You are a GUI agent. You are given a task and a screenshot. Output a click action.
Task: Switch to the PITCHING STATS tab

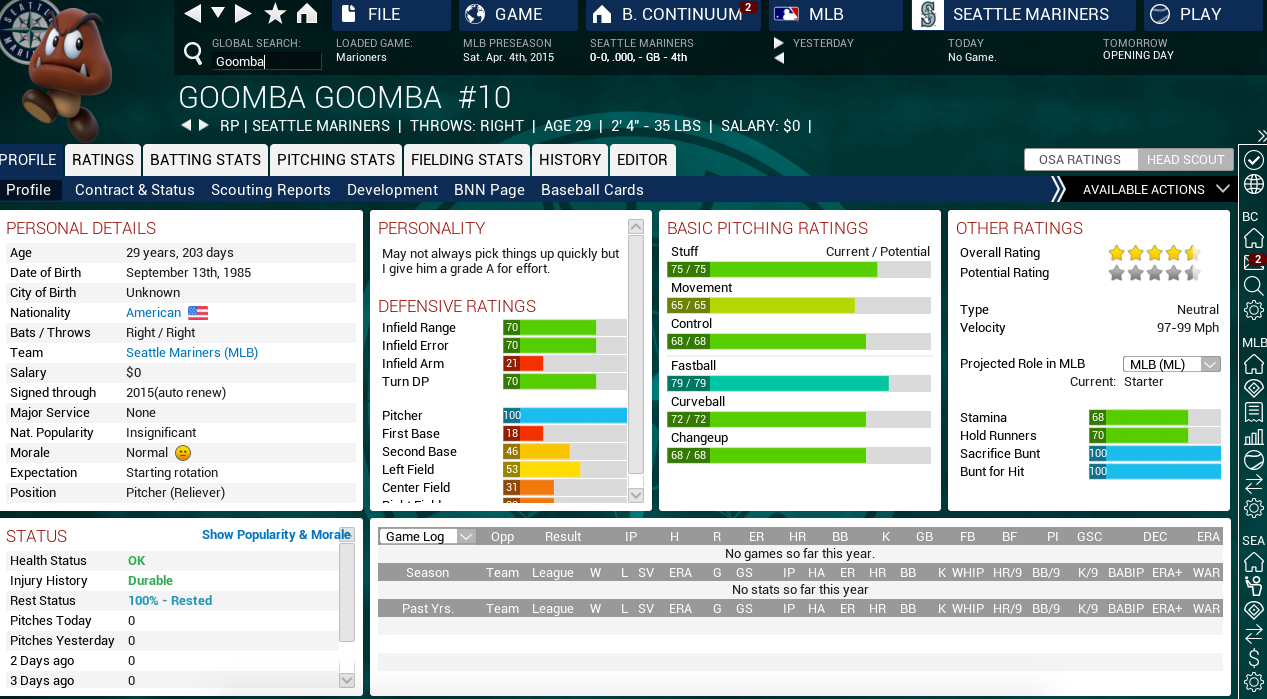pos(336,160)
